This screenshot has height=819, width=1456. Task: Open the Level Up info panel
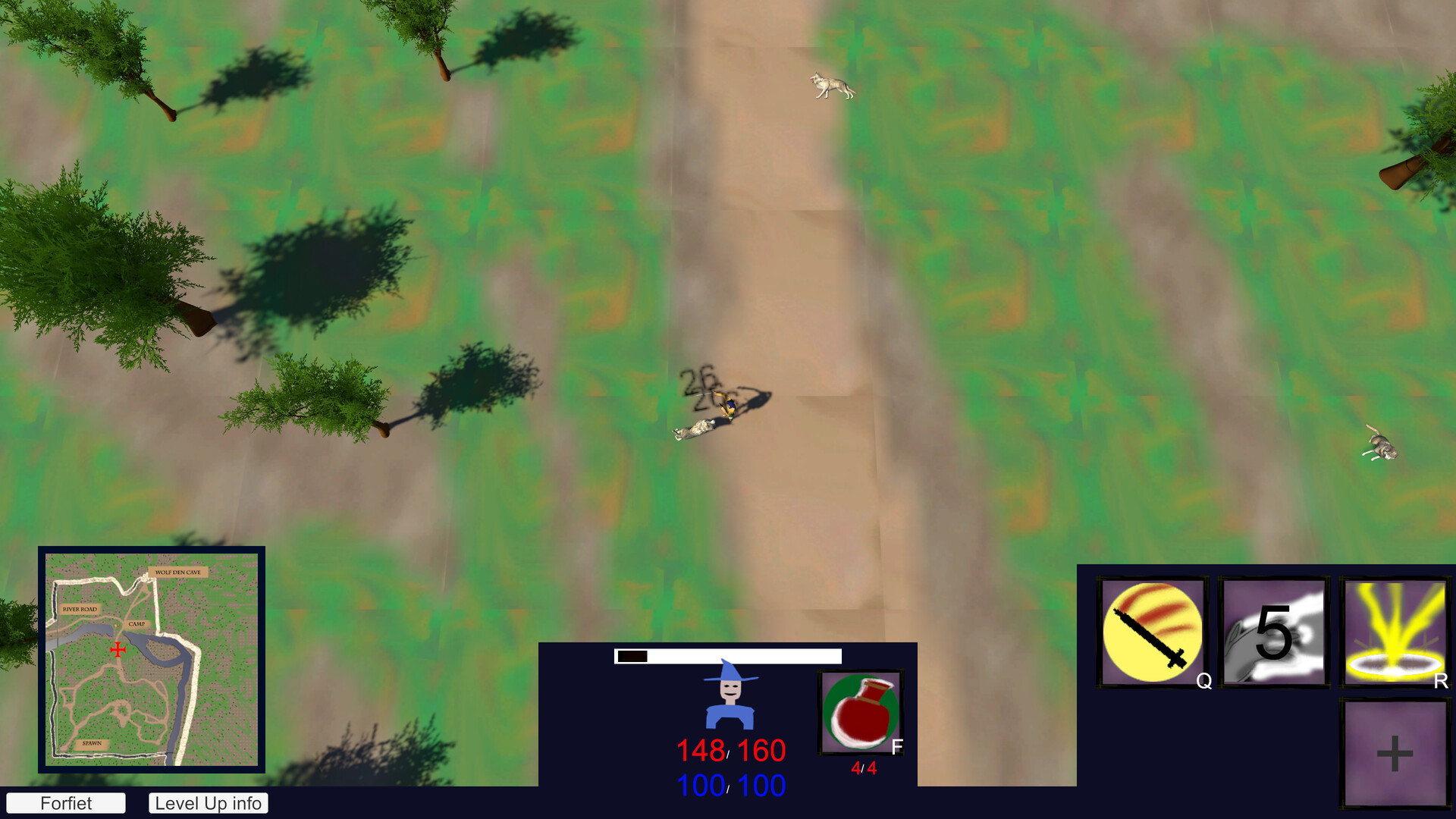coord(208,803)
